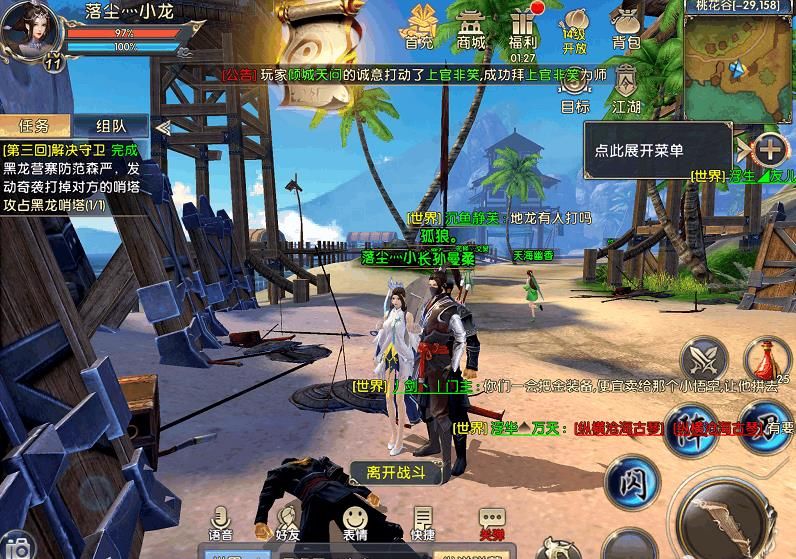Screen dimensions: 796x559
Task: Open the 首充 first-recharge gift icon
Action: (x=419, y=27)
